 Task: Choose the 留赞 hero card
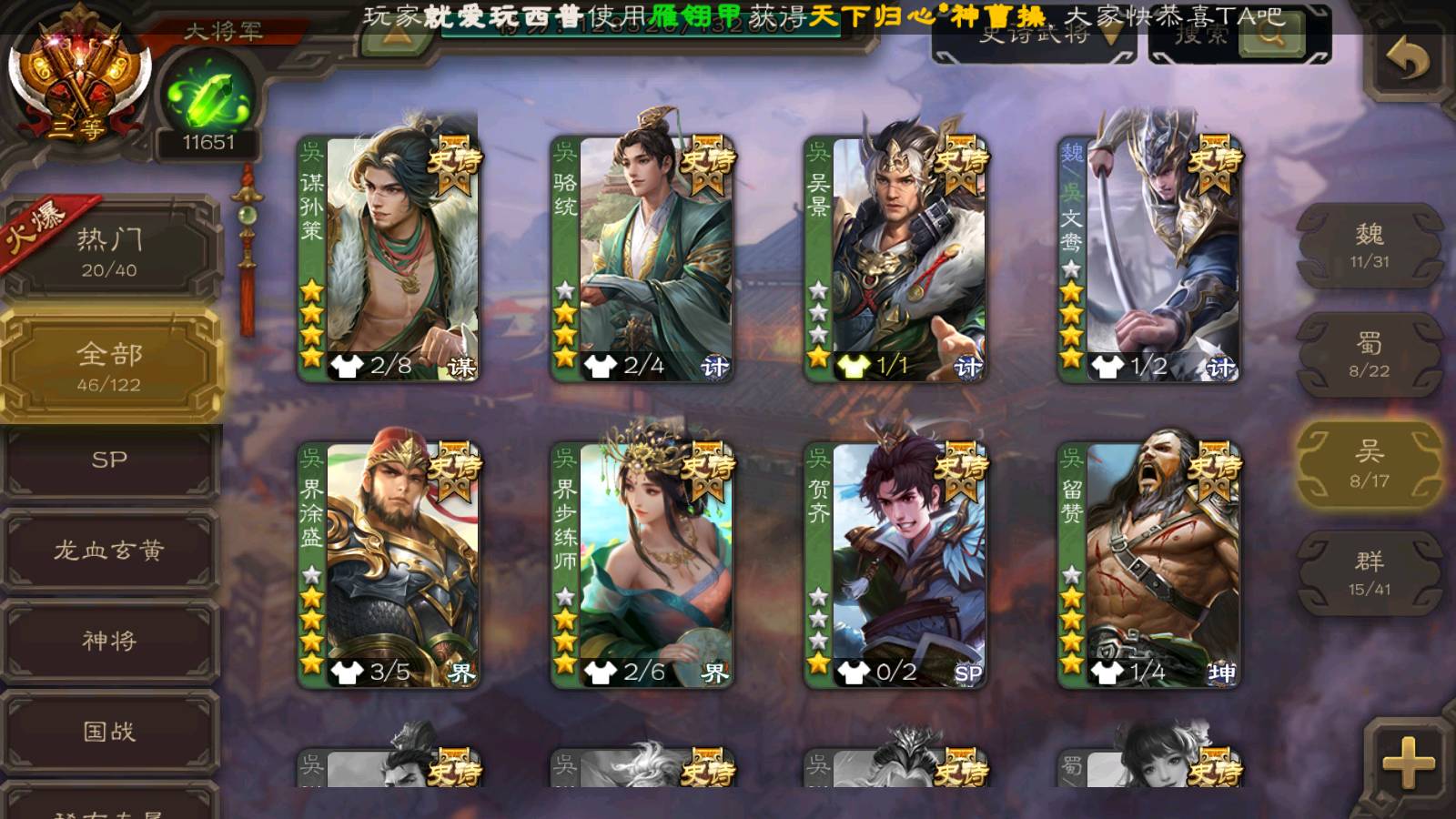coord(1149,564)
